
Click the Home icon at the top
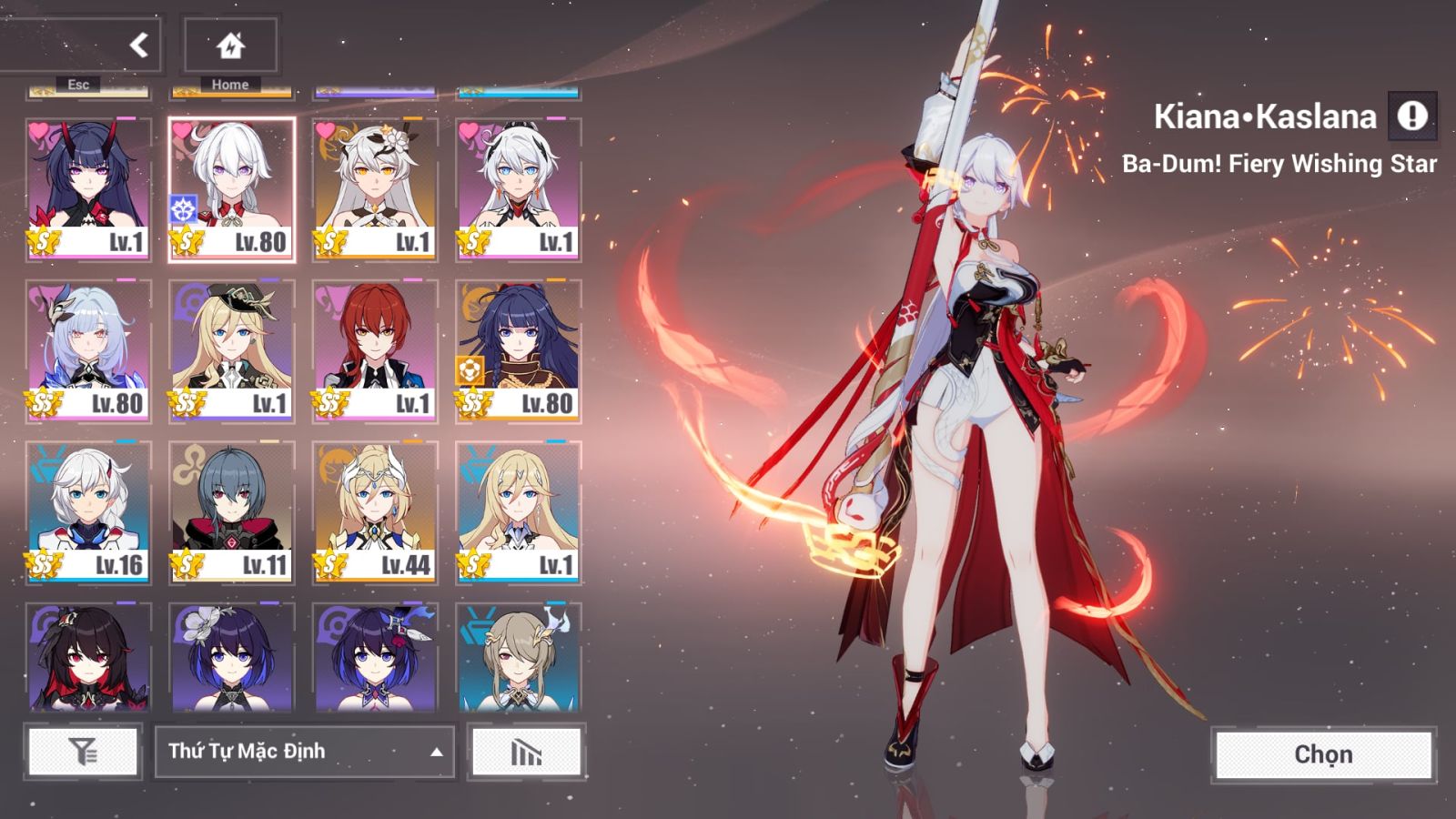click(229, 43)
